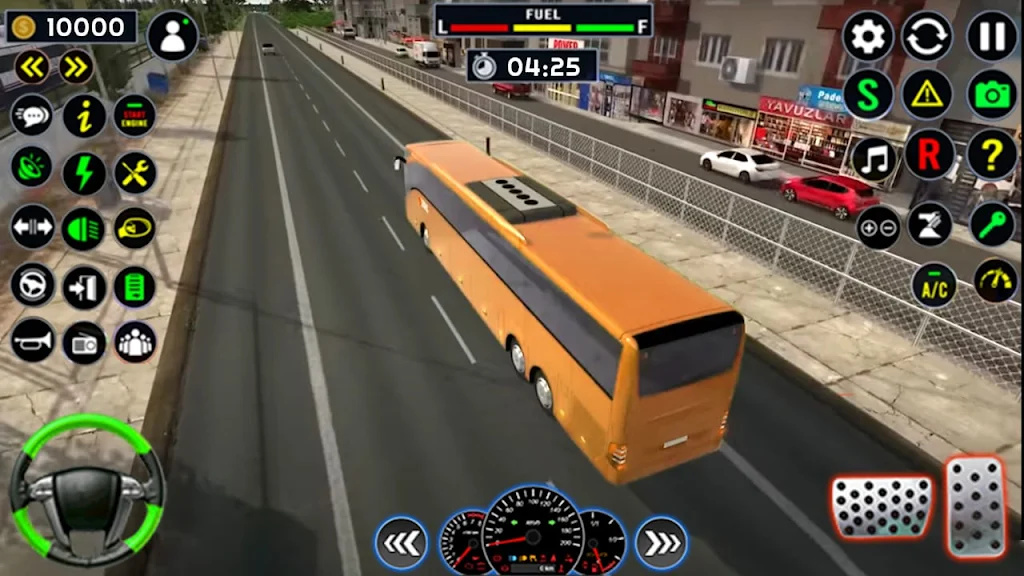Click the Start Engine button
This screenshot has height=576, width=1024.
point(134,116)
